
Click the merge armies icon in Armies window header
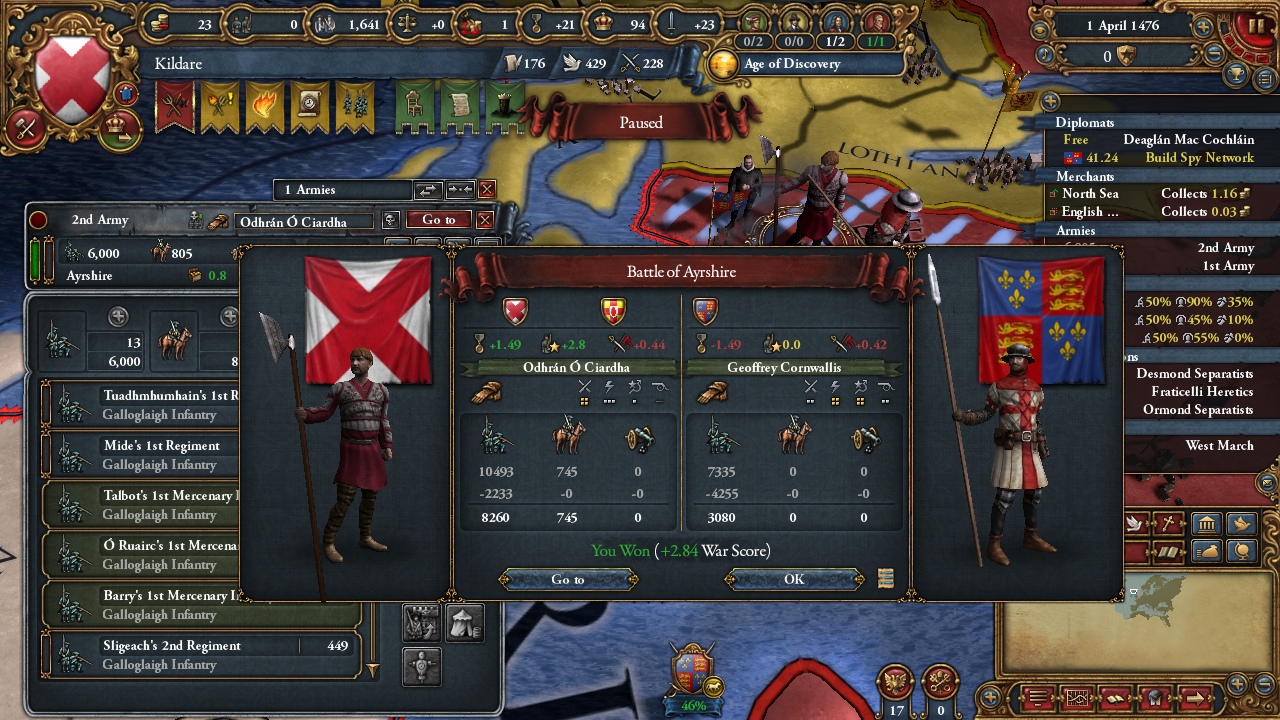pos(459,190)
